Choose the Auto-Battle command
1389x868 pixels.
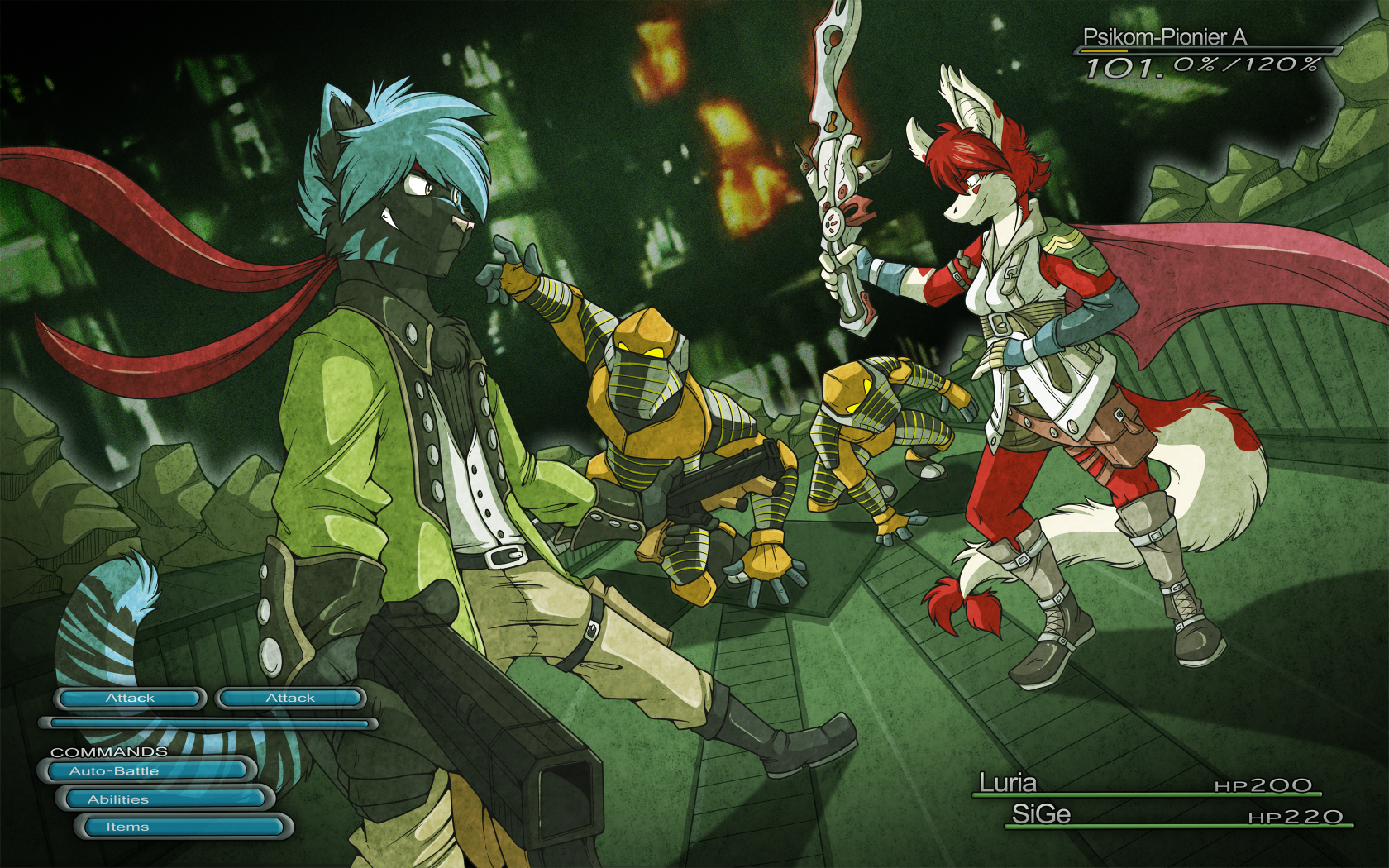click(x=146, y=771)
